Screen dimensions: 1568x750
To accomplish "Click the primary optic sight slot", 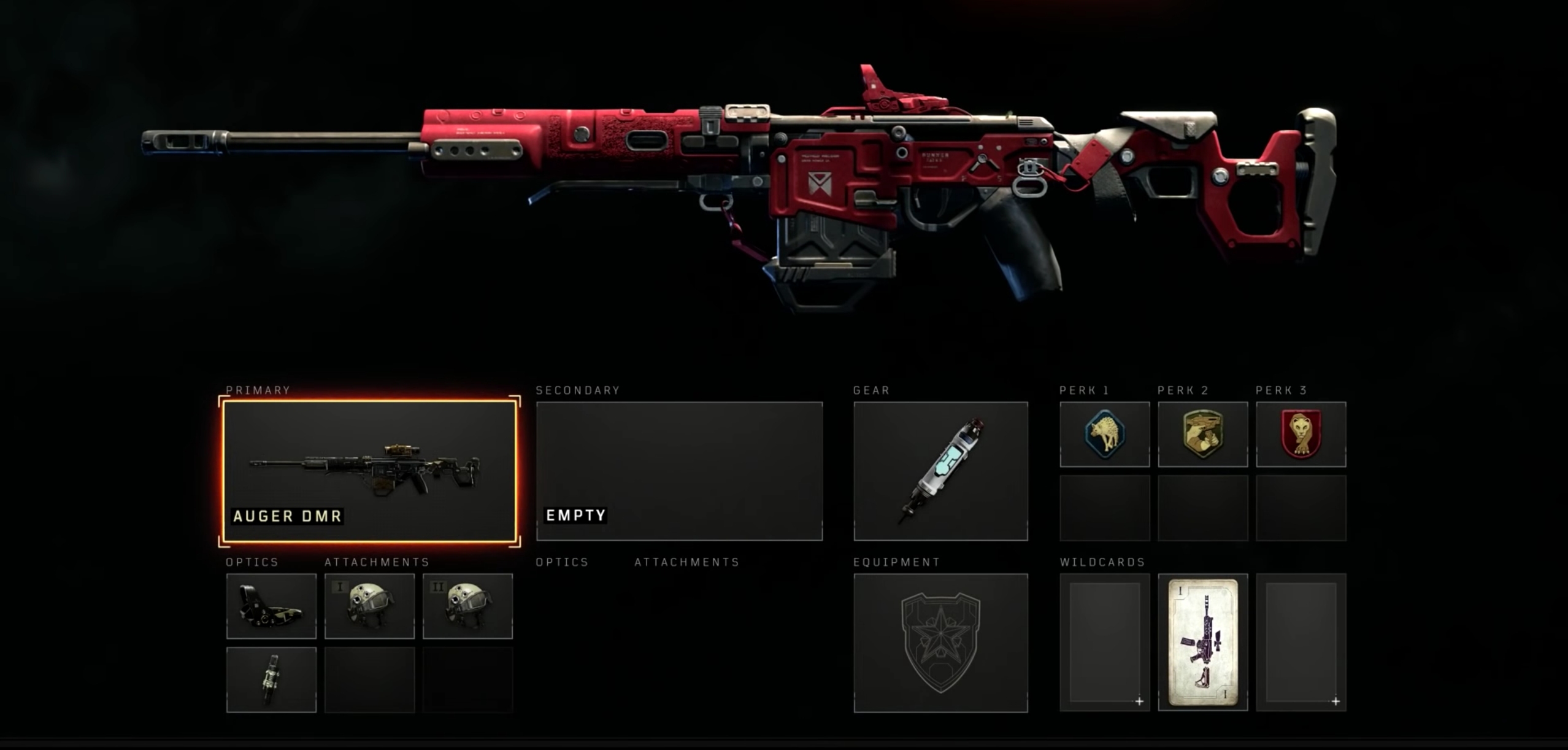I will pyautogui.click(x=271, y=606).
